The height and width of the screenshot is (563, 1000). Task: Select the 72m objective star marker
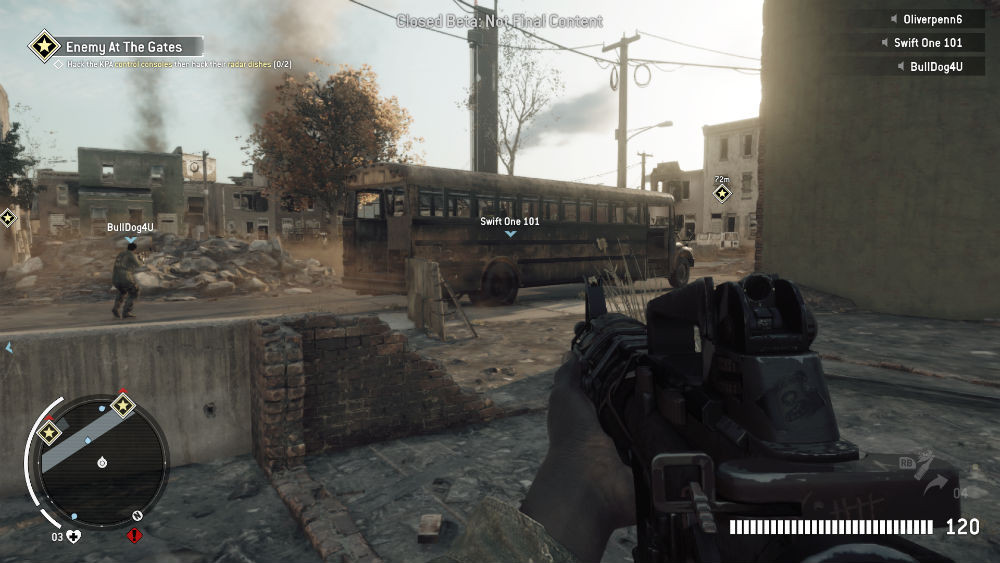pos(722,193)
